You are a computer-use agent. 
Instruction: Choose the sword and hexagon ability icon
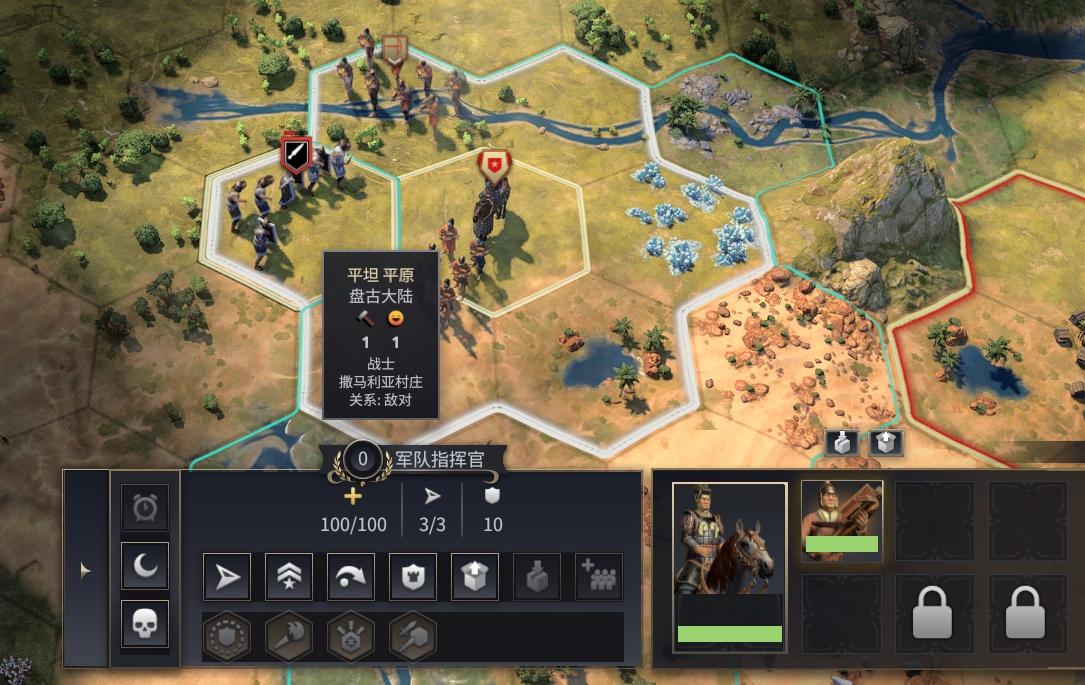pyautogui.click(x=413, y=636)
